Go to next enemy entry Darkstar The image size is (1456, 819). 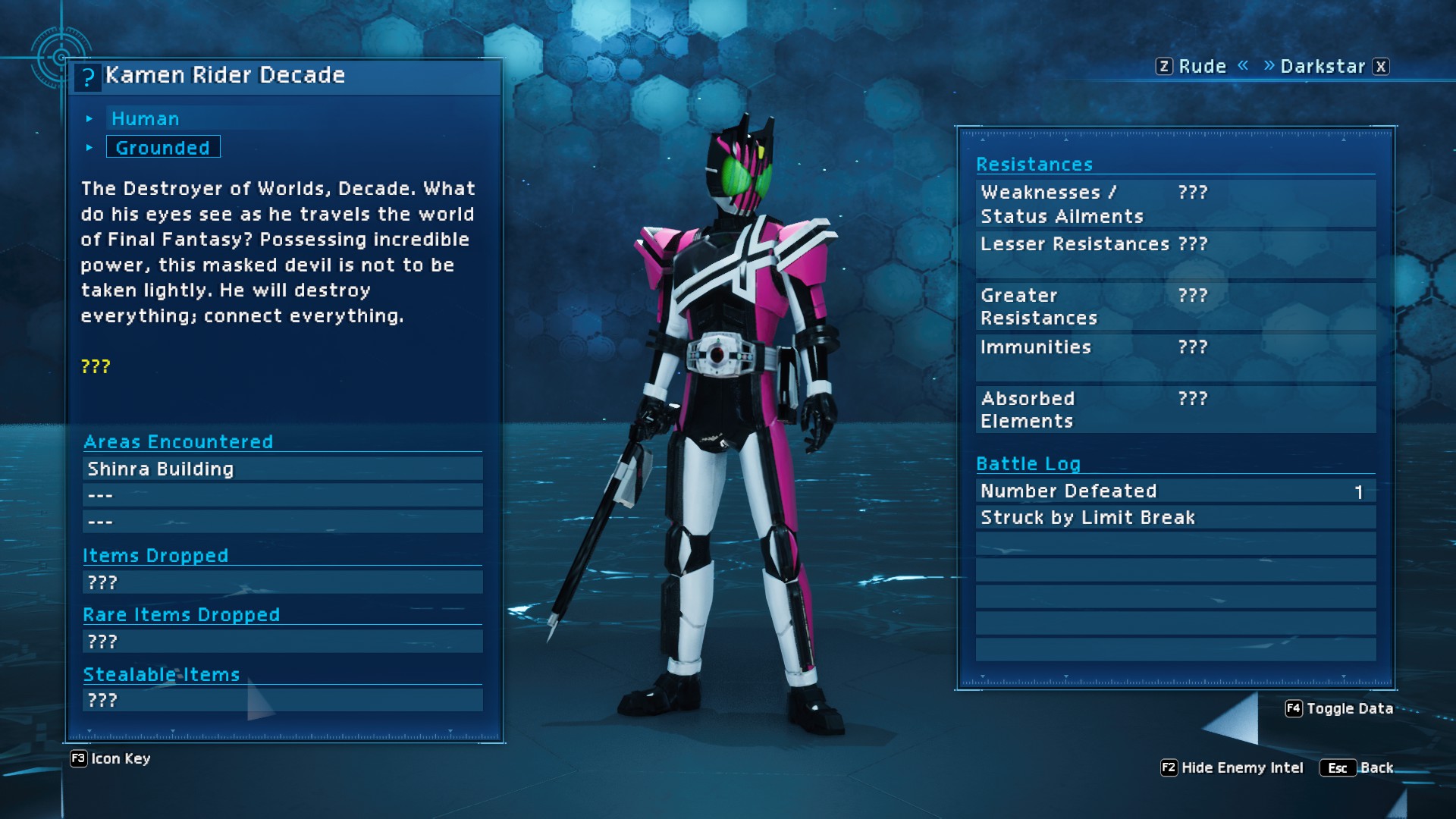[1323, 67]
